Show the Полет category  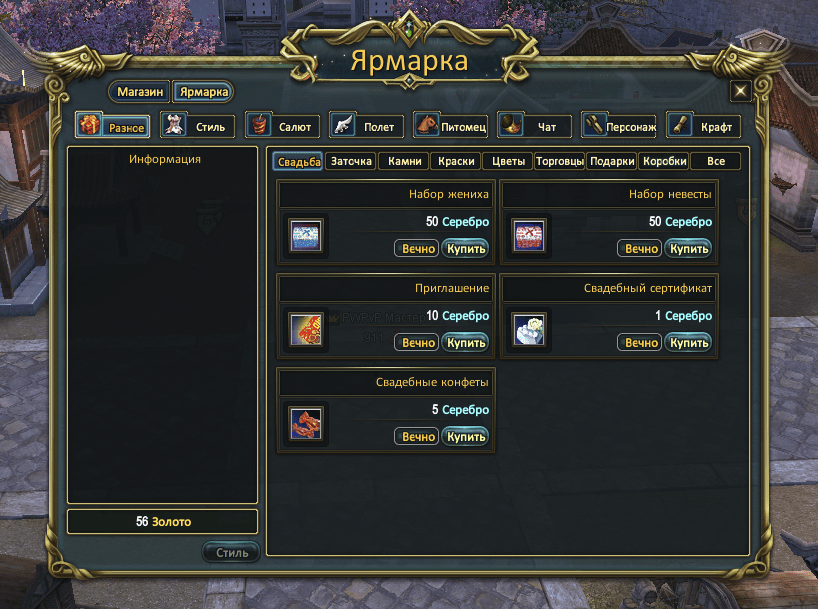[367, 127]
